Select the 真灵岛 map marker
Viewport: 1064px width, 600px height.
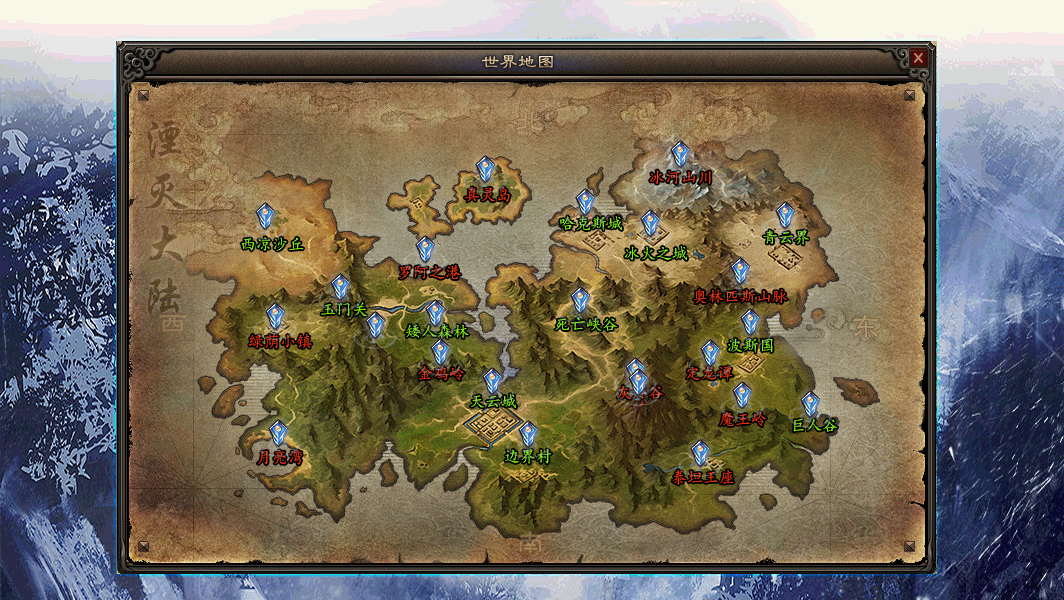(486, 169)
